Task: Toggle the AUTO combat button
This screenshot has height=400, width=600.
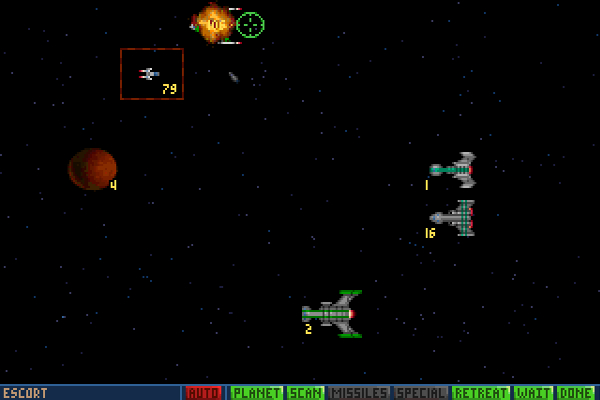Action: [x=204, y=393]
